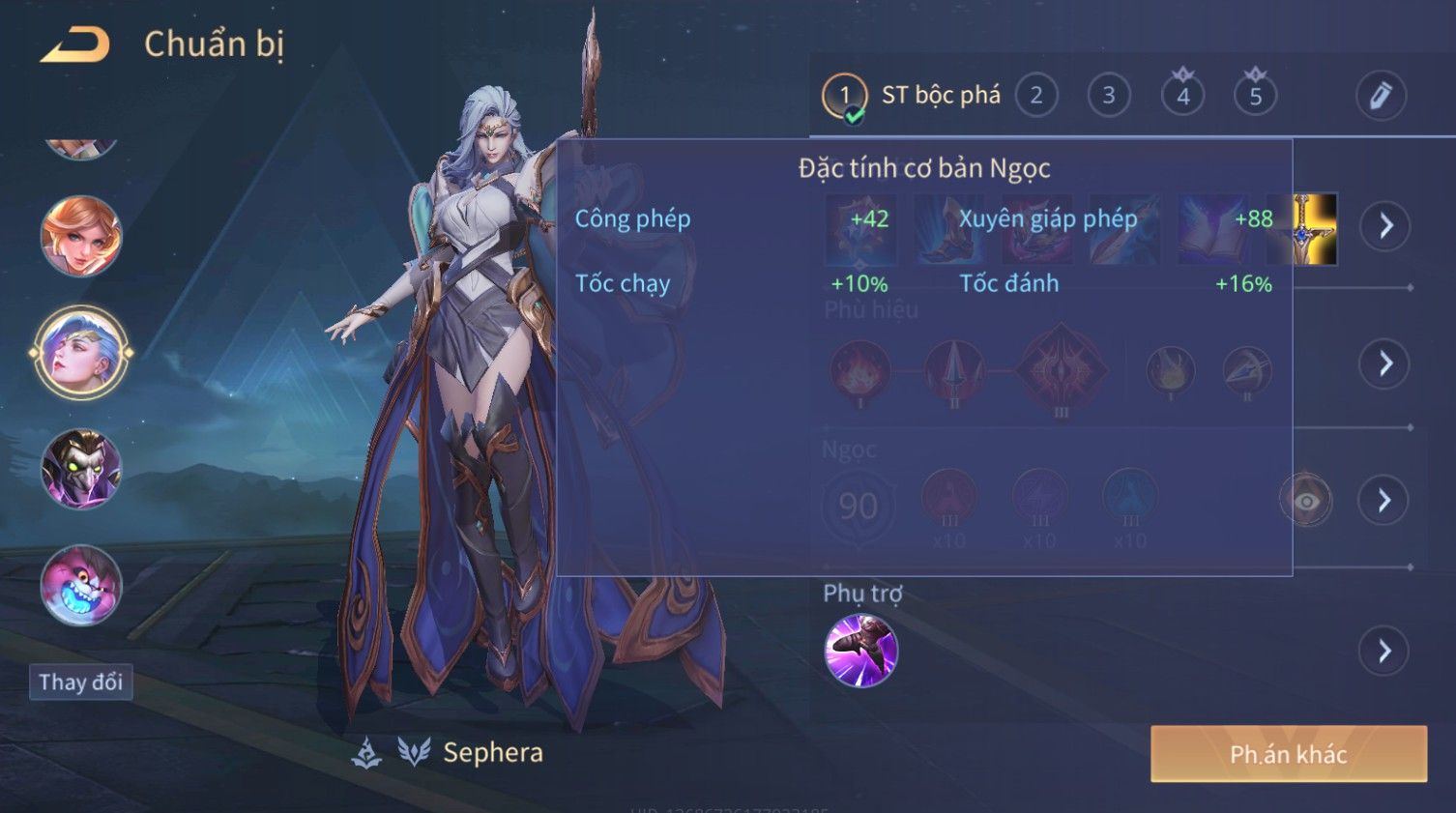Open the Phụ trợ selection arrow
The image size is (1456, 813).
pos(1384,651)
